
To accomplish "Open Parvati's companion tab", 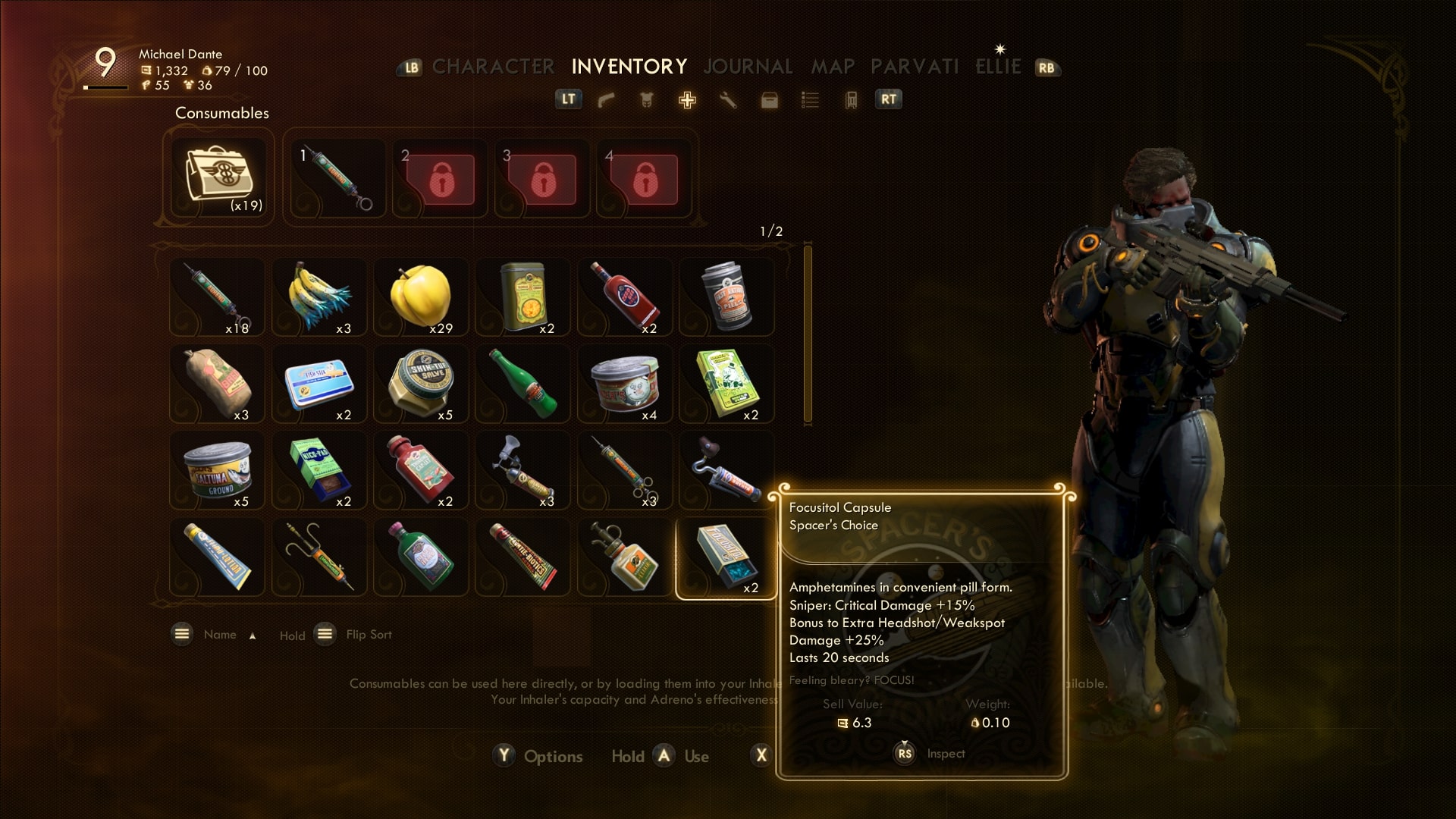I will [915, 67].
